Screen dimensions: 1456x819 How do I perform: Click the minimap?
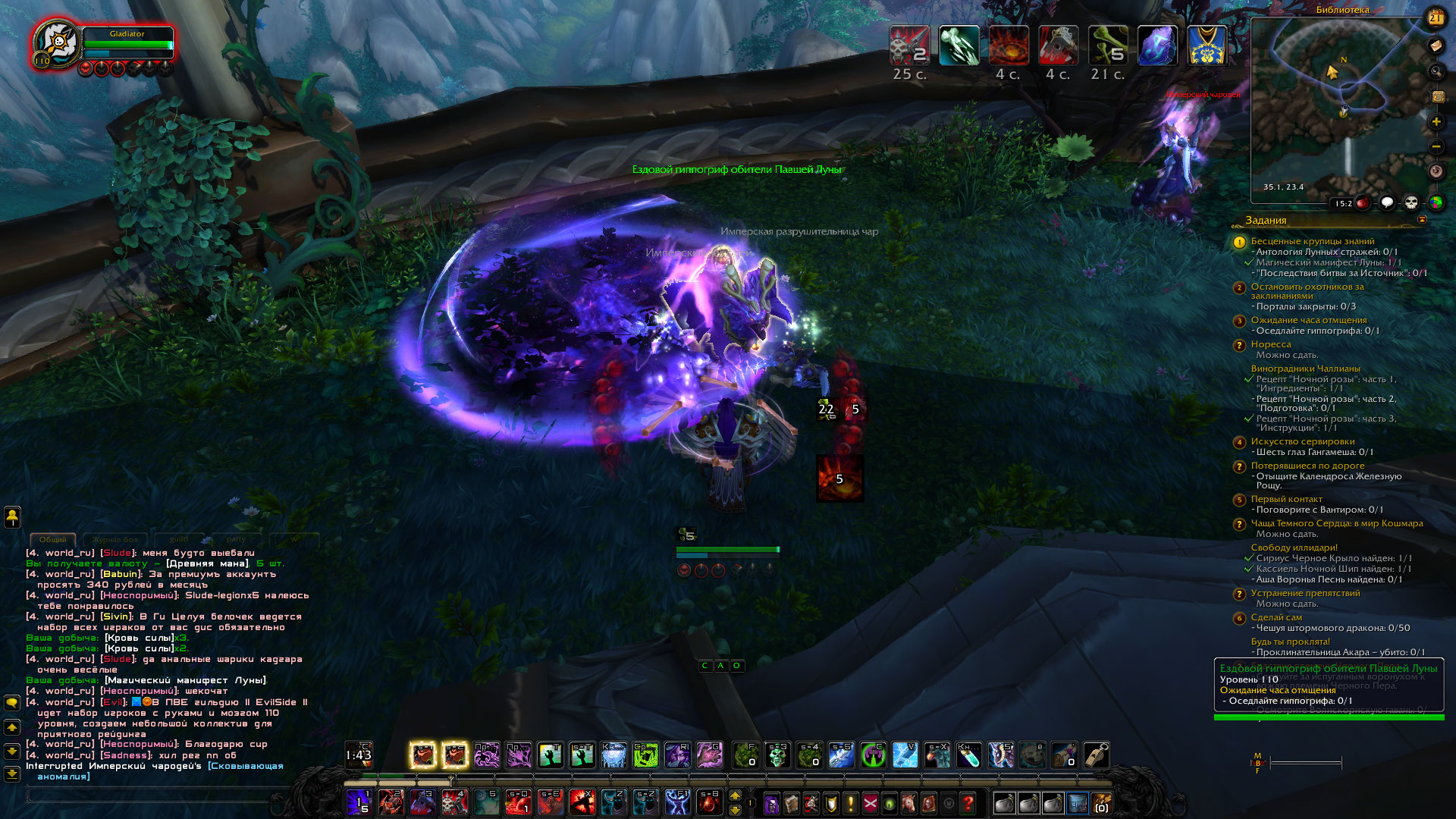1338,106
